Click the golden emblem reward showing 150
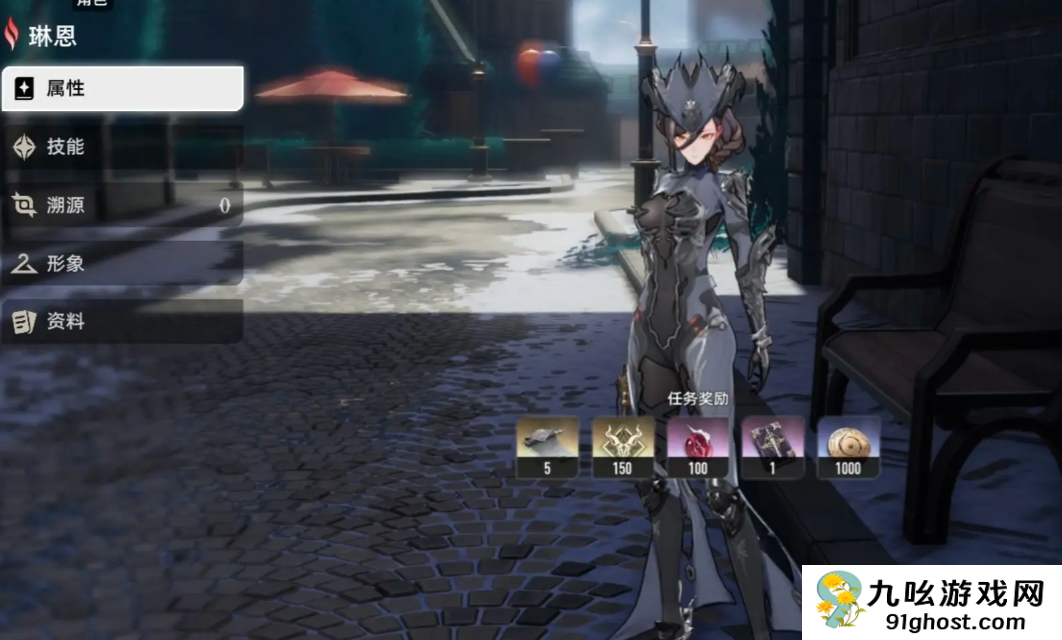Image resolution: width=1062 pixels, height=640 pixels. tap(623, 446)
